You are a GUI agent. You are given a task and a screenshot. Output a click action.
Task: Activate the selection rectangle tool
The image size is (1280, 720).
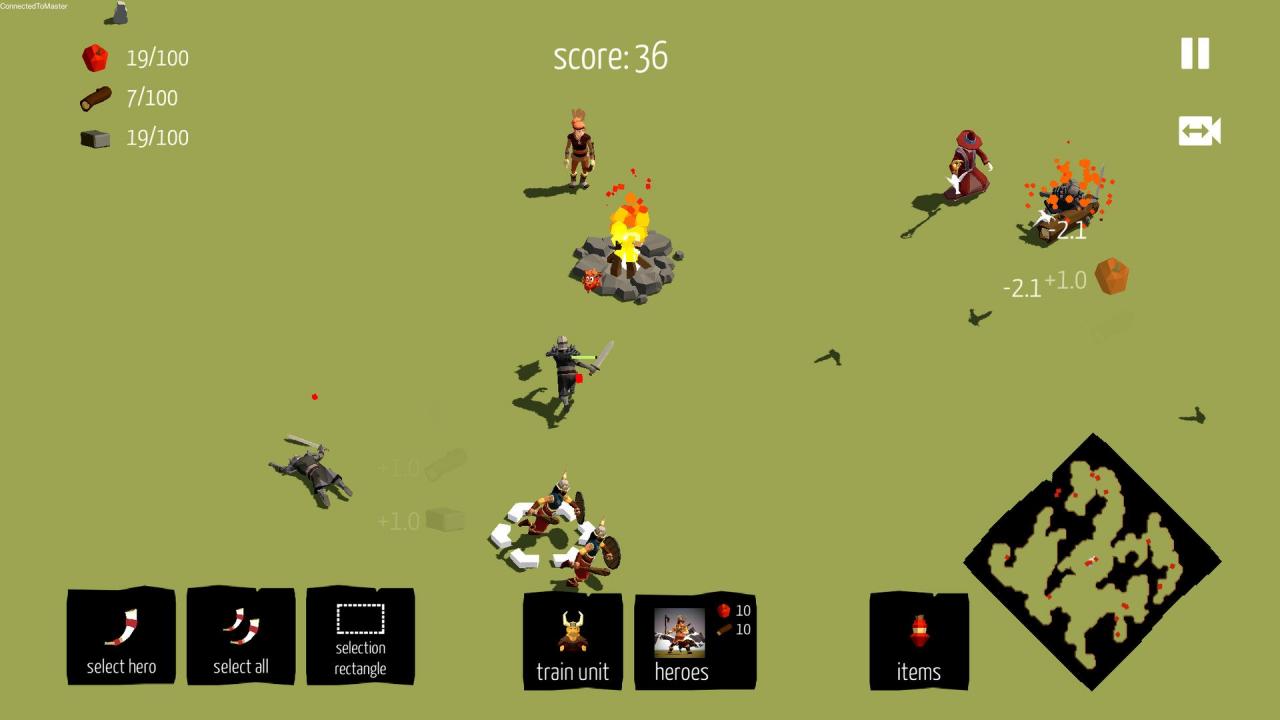[360, 637]
